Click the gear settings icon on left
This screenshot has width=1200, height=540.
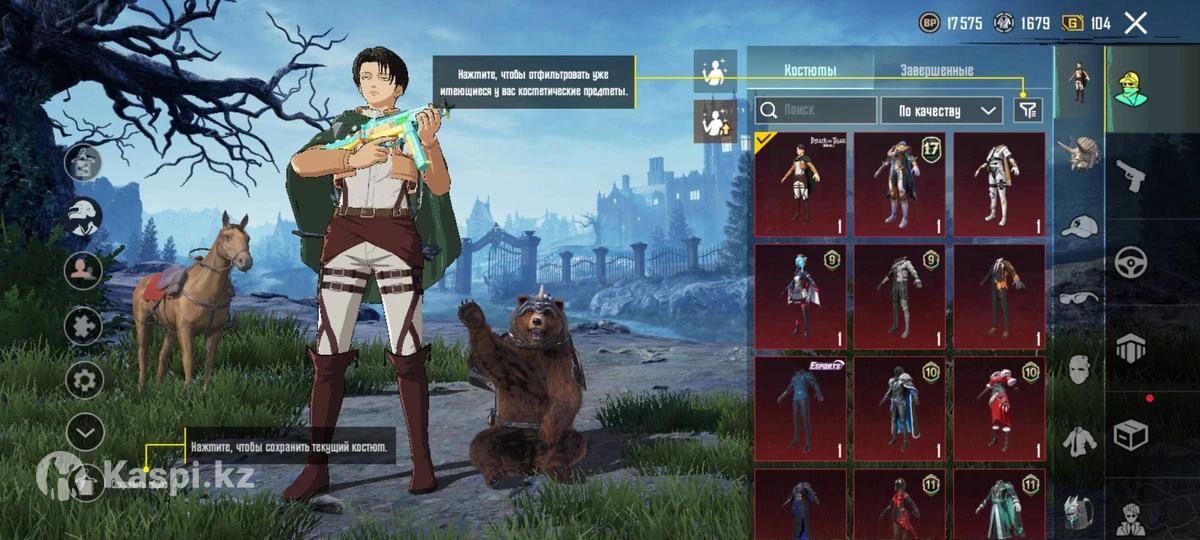point(84,379)
